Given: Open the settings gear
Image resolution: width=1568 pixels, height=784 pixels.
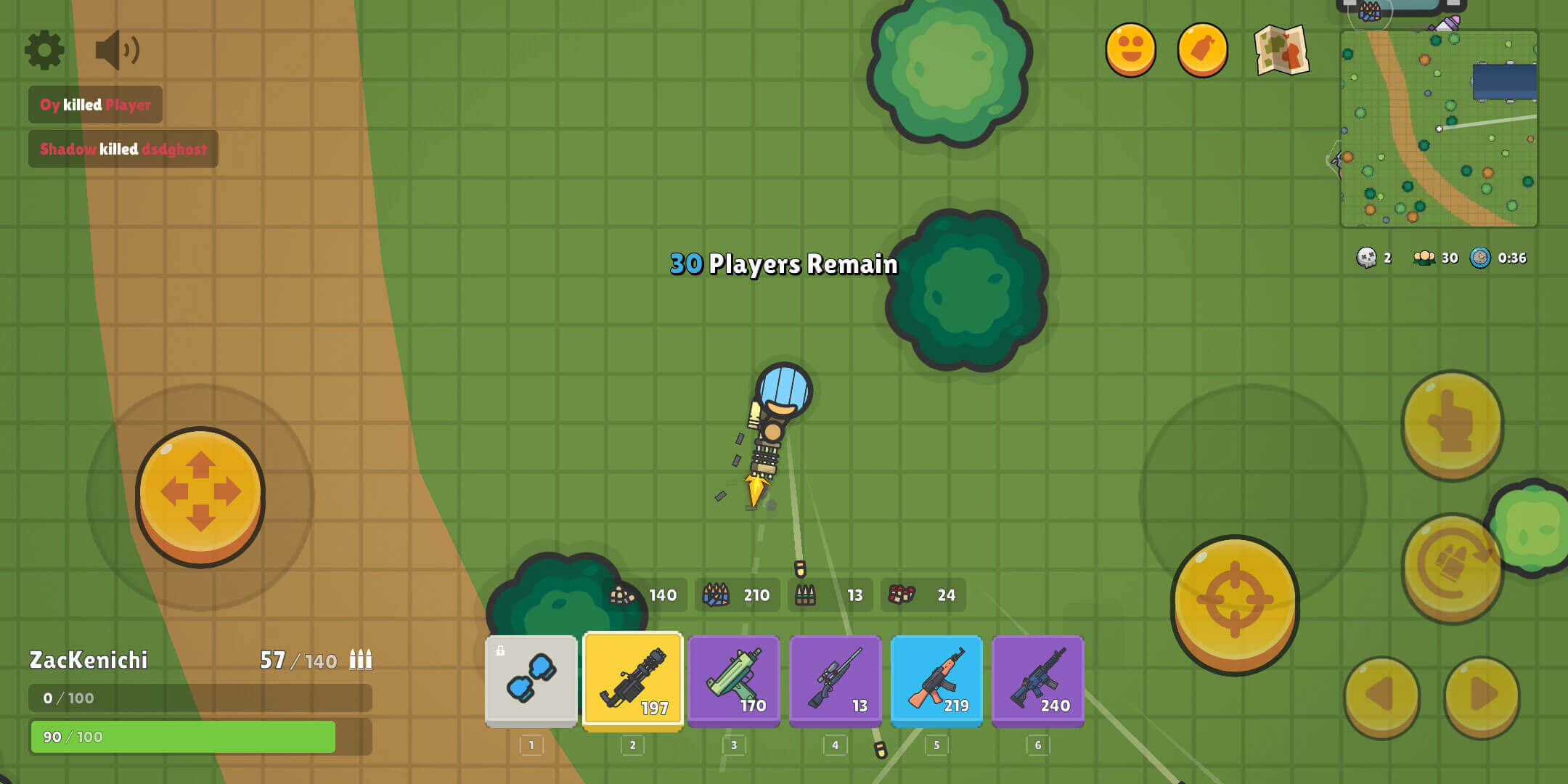Looking at the screenshot, I should click(44, 49).
